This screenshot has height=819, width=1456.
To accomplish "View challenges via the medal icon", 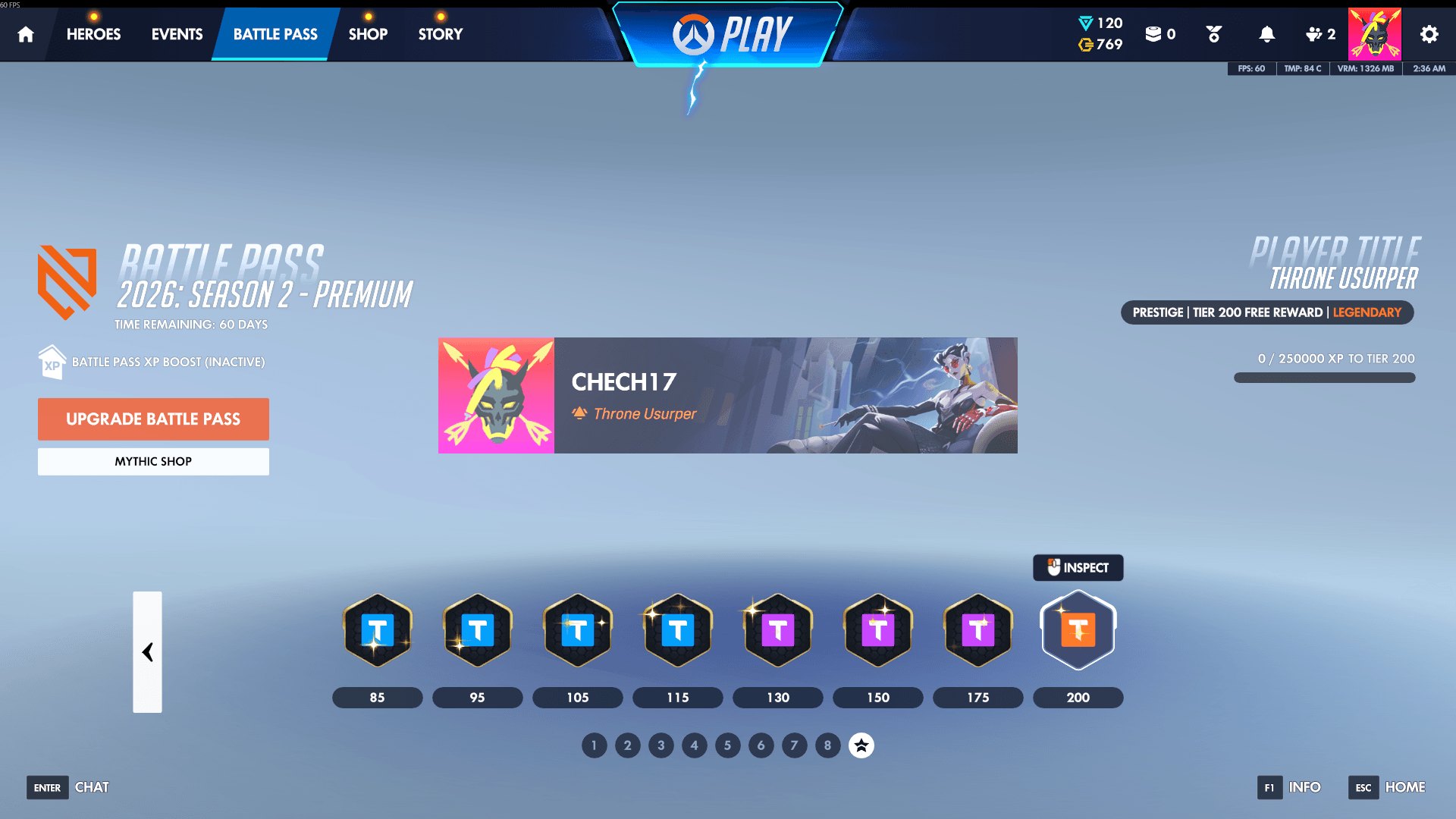I will click(1213, 34).
